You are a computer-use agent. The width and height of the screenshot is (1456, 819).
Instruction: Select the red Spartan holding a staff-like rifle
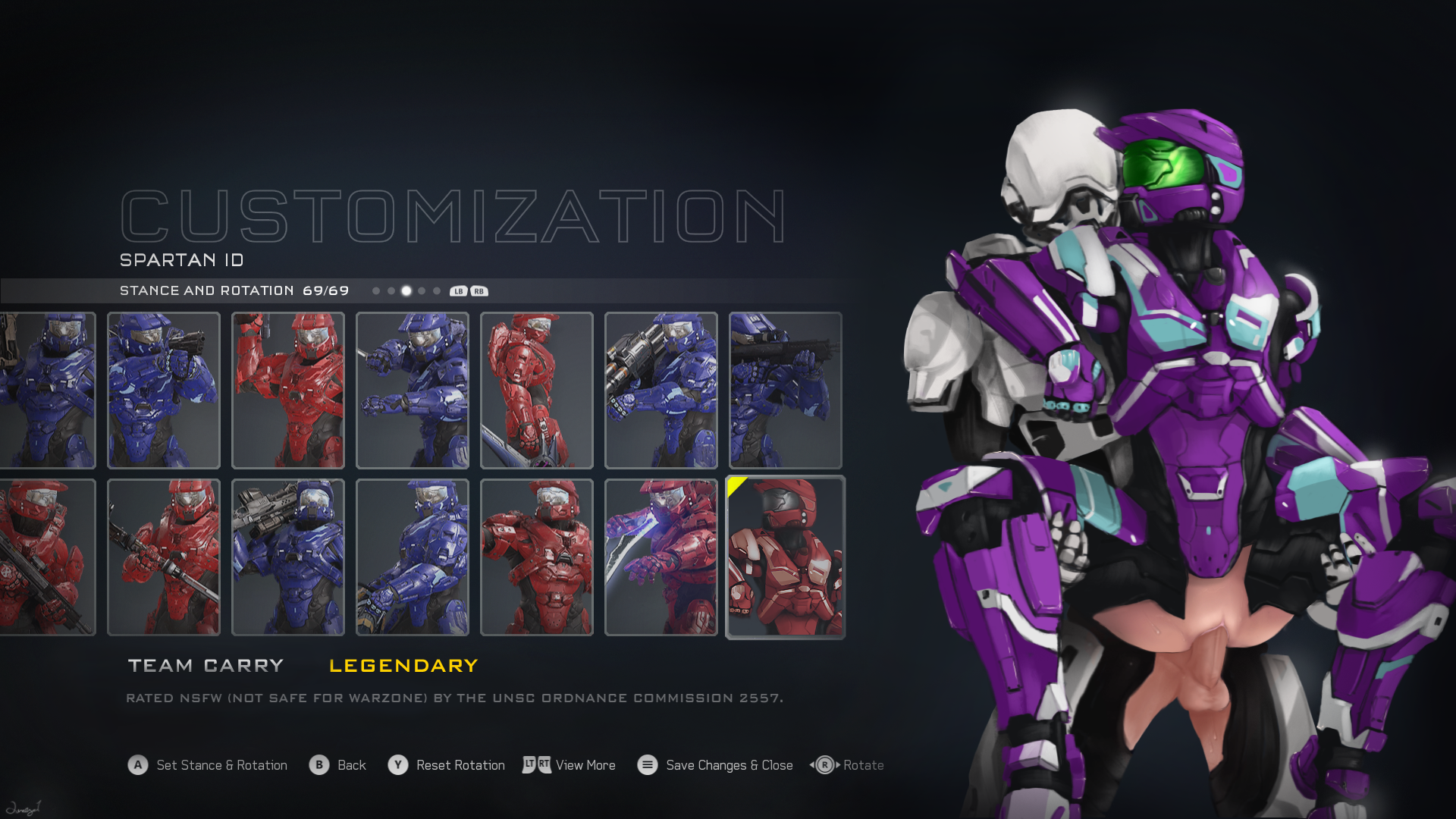164,557
